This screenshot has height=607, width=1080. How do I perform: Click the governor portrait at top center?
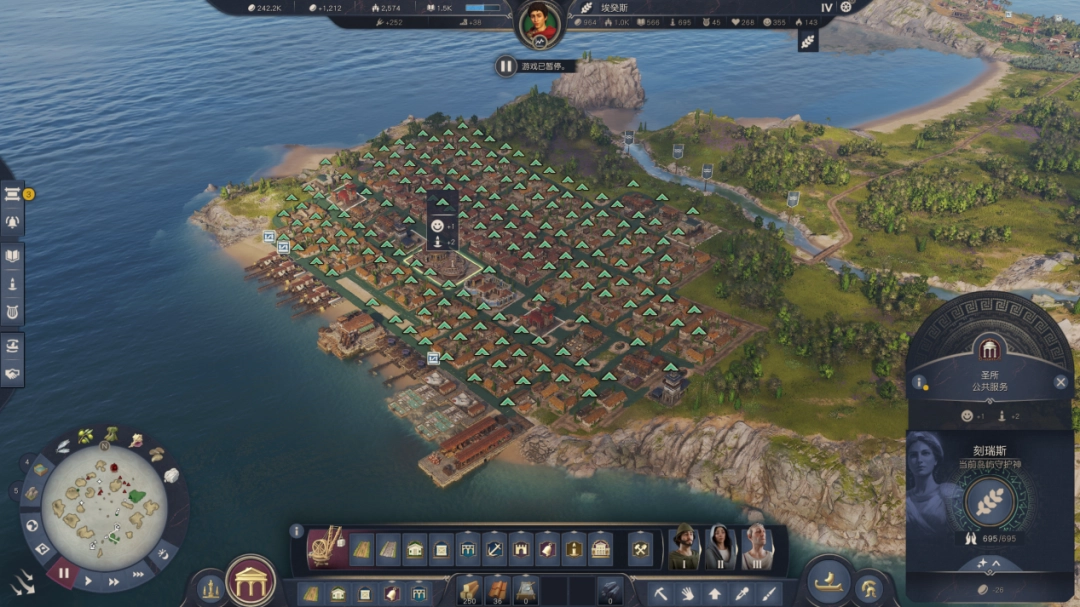pyautogui.click(x=540, y=23)
